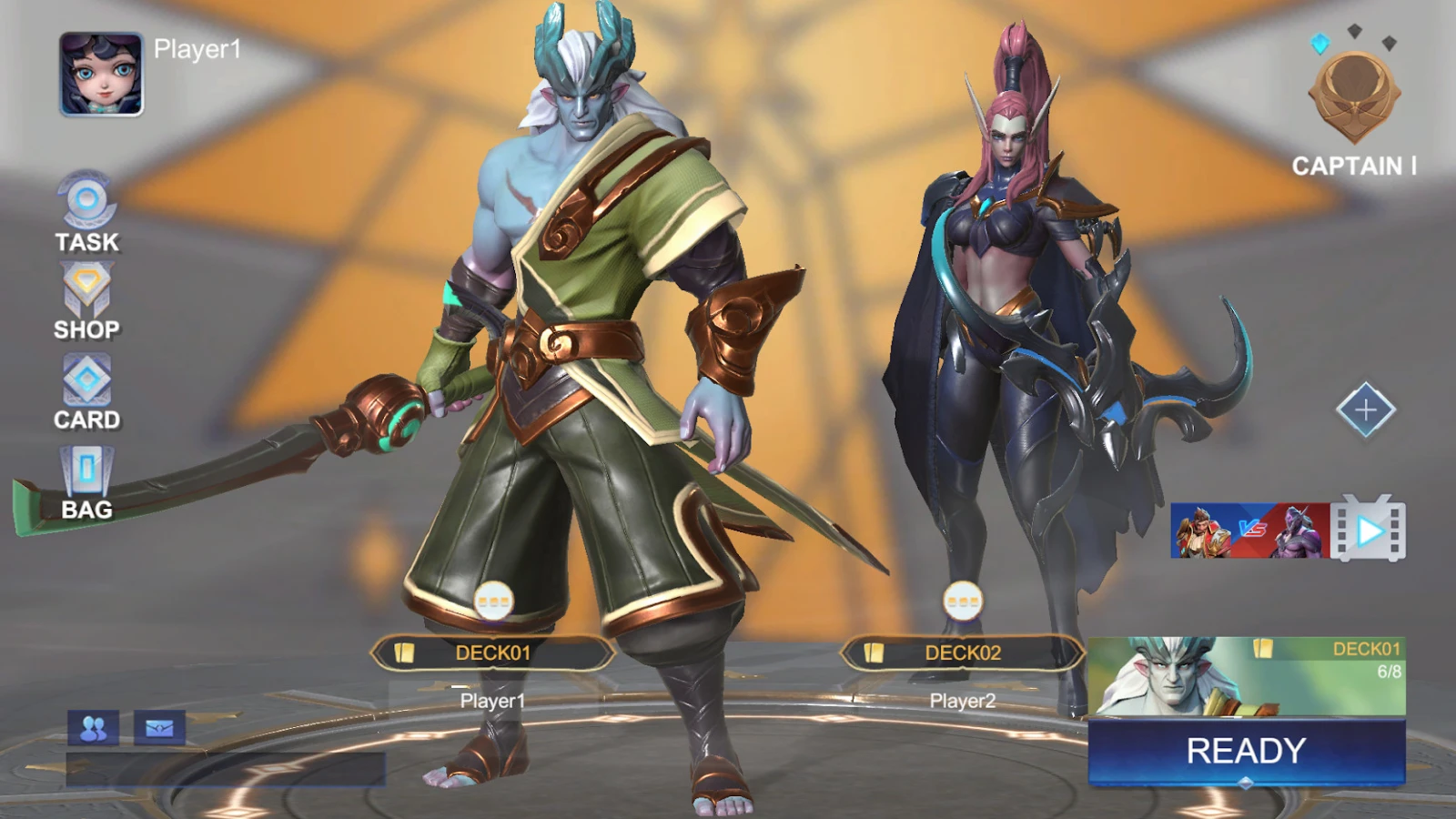Select the DECK02 label under Player2
The width and height of the screenshot is (1456, 819).
pyautogui.click(x=962, y=652)
